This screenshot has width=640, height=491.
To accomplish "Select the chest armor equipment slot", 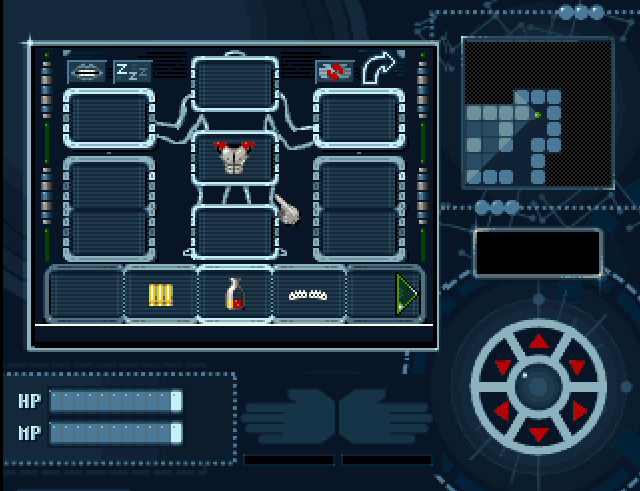I will 234,158.
